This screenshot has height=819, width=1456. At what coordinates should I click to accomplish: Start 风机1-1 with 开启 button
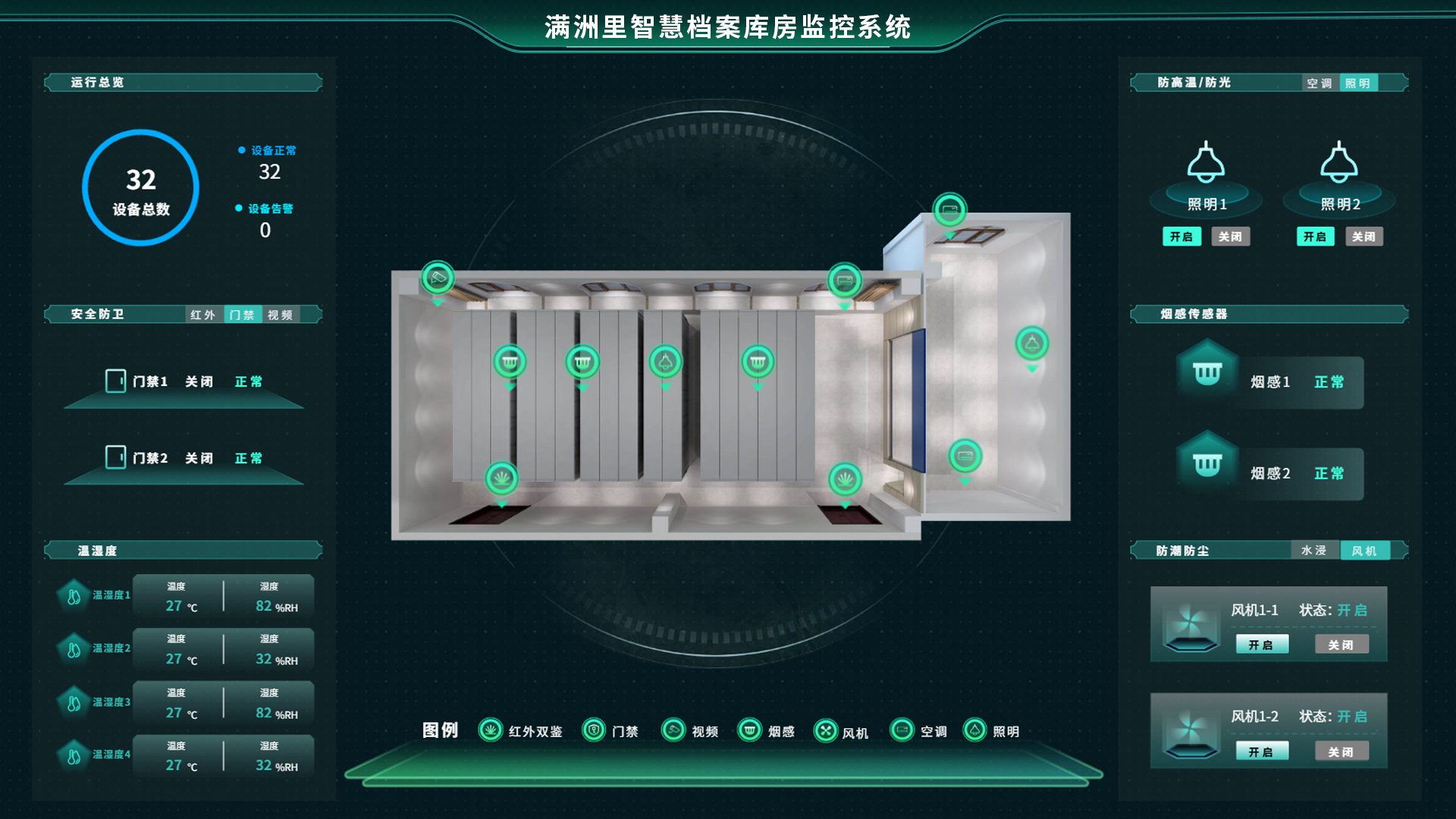[x=1261, y=645]
